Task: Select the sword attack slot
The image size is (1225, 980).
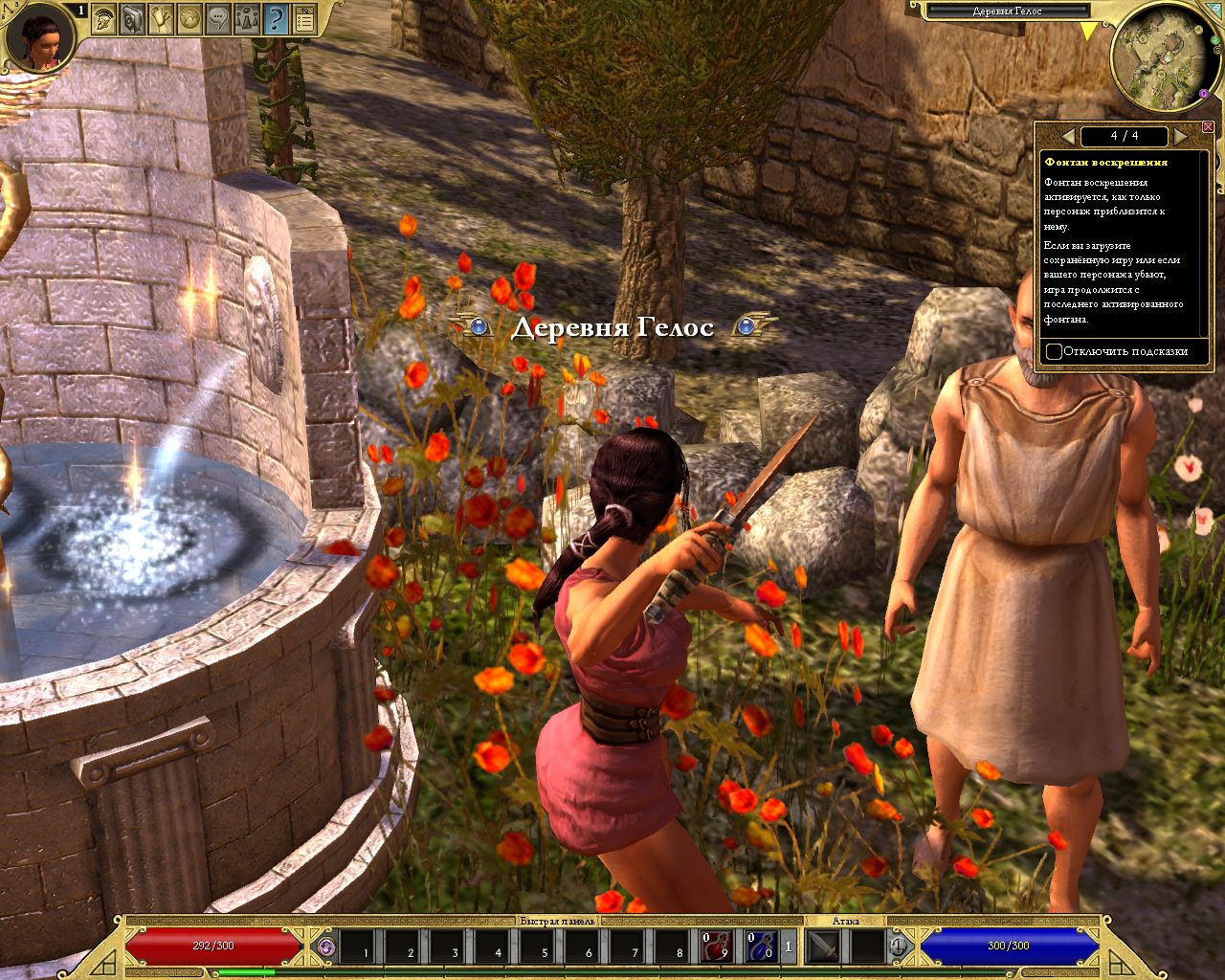Action: coord(824,947)
